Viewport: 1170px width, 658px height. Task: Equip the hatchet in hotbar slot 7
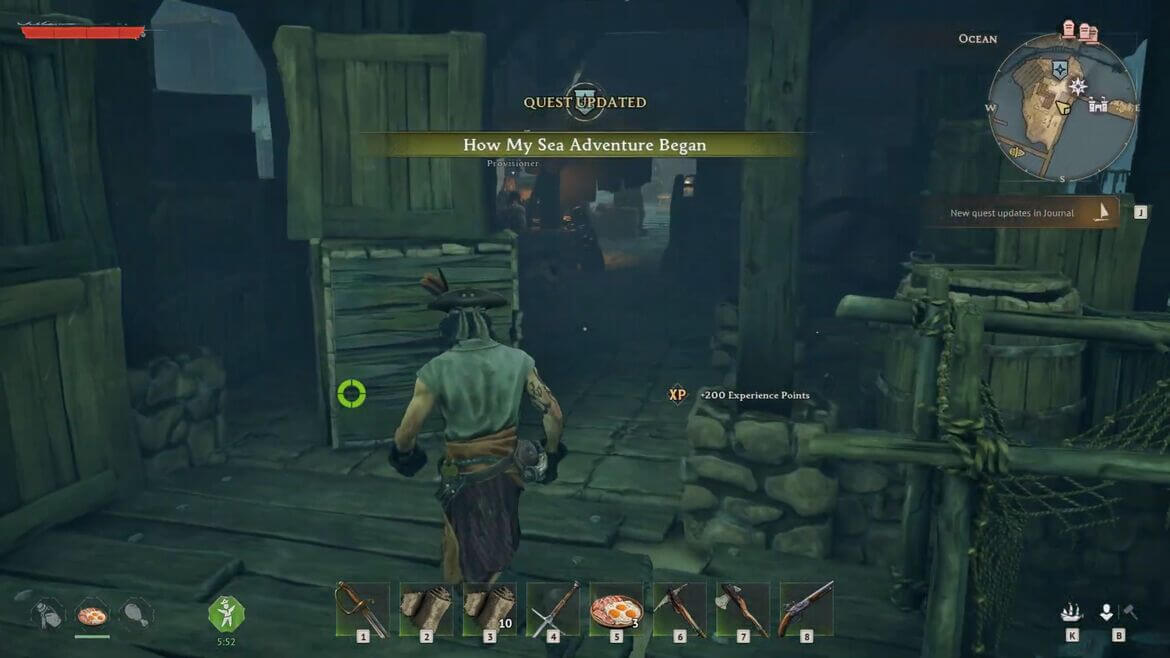(x=742, y=608)
